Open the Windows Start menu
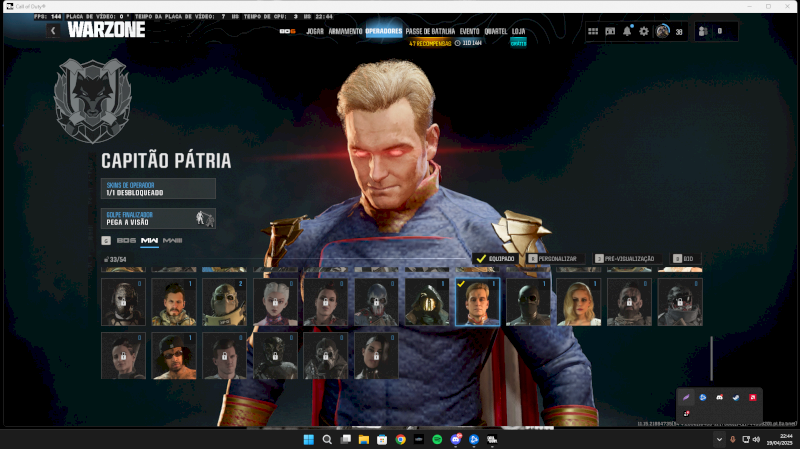This screenshot has width=800, height=449. tap(308, 439)
